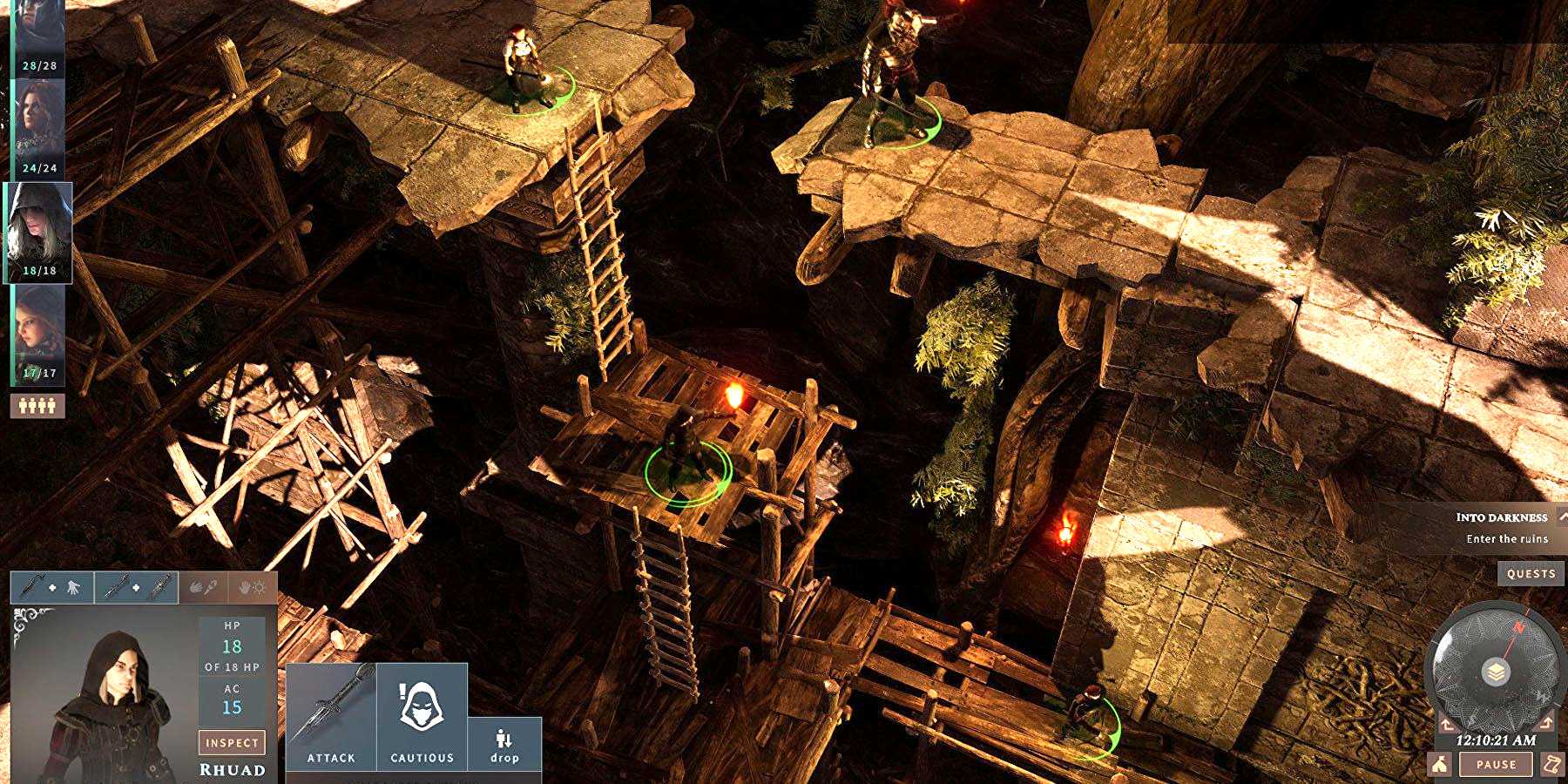1568x784 pixels.
Task: Open the scroll journal icon beside Pause
Action: (x=1551, y=764)
